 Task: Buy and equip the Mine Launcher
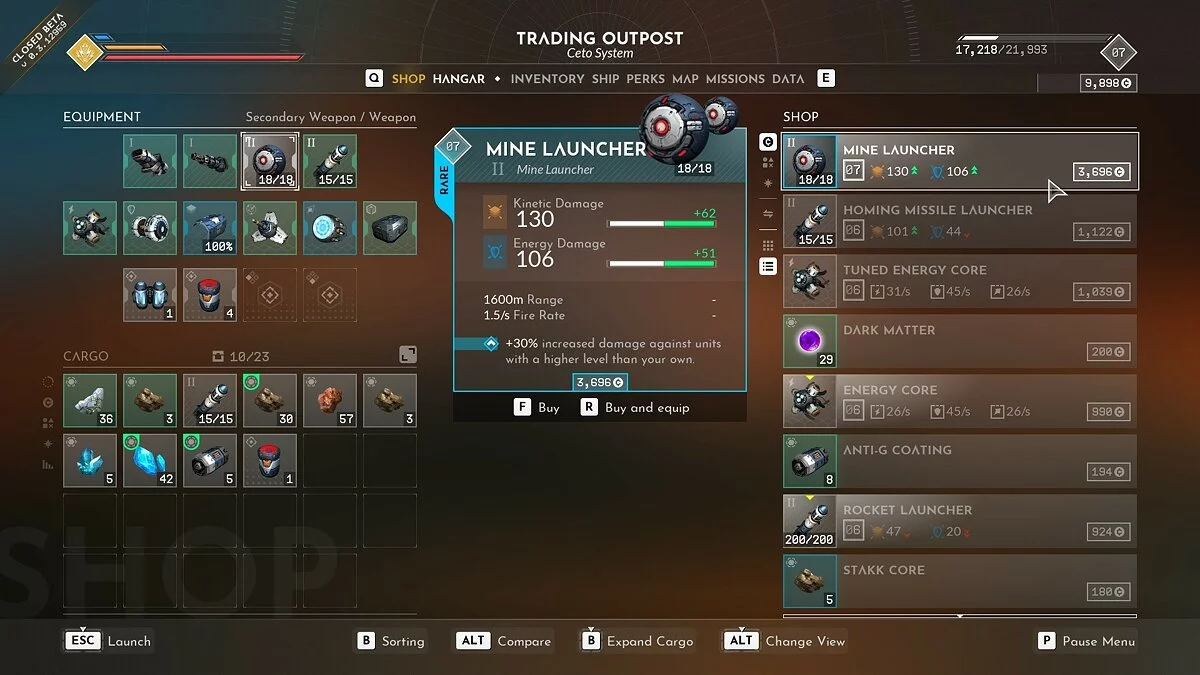(635, 408)
